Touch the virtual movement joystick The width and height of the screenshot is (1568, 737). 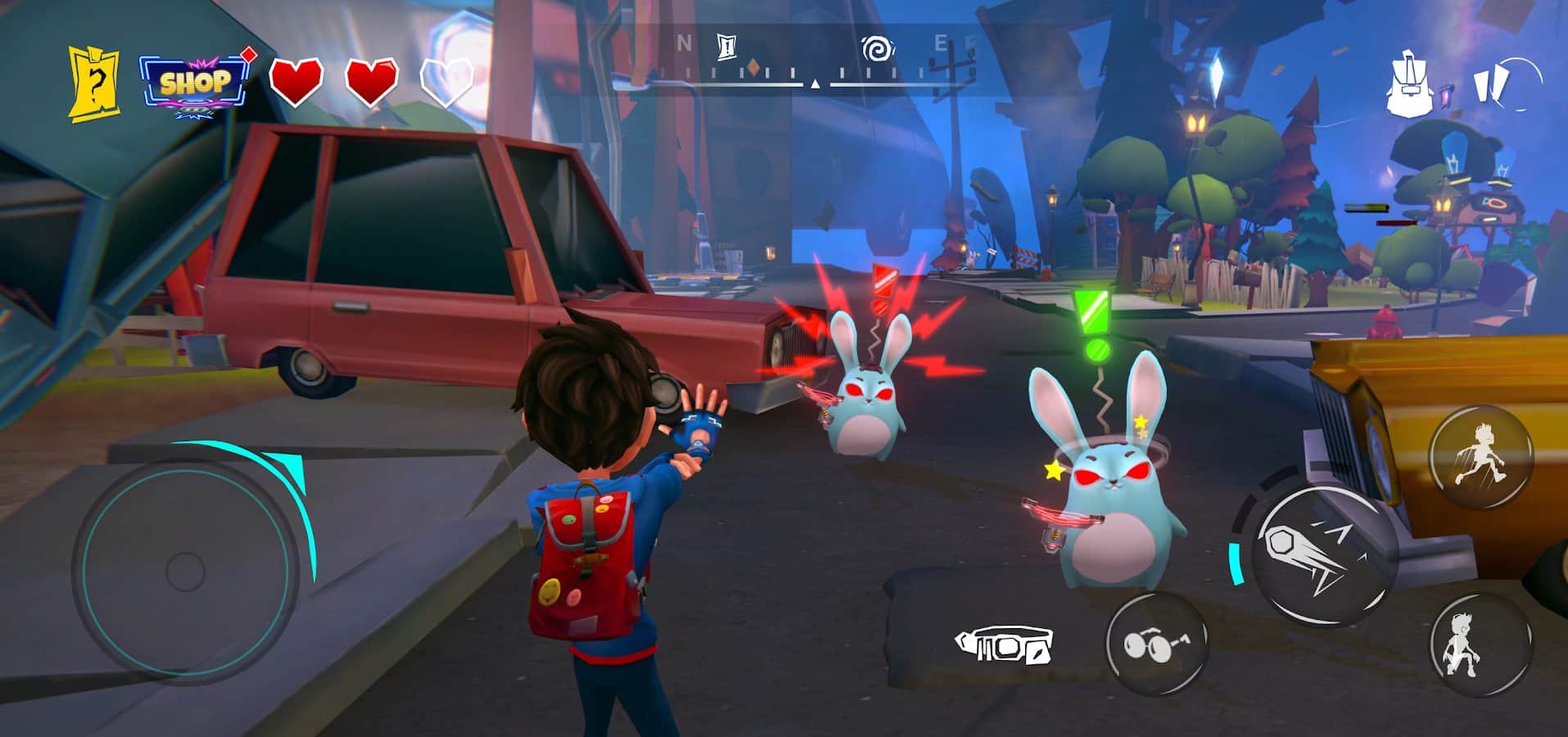point(185,568)
